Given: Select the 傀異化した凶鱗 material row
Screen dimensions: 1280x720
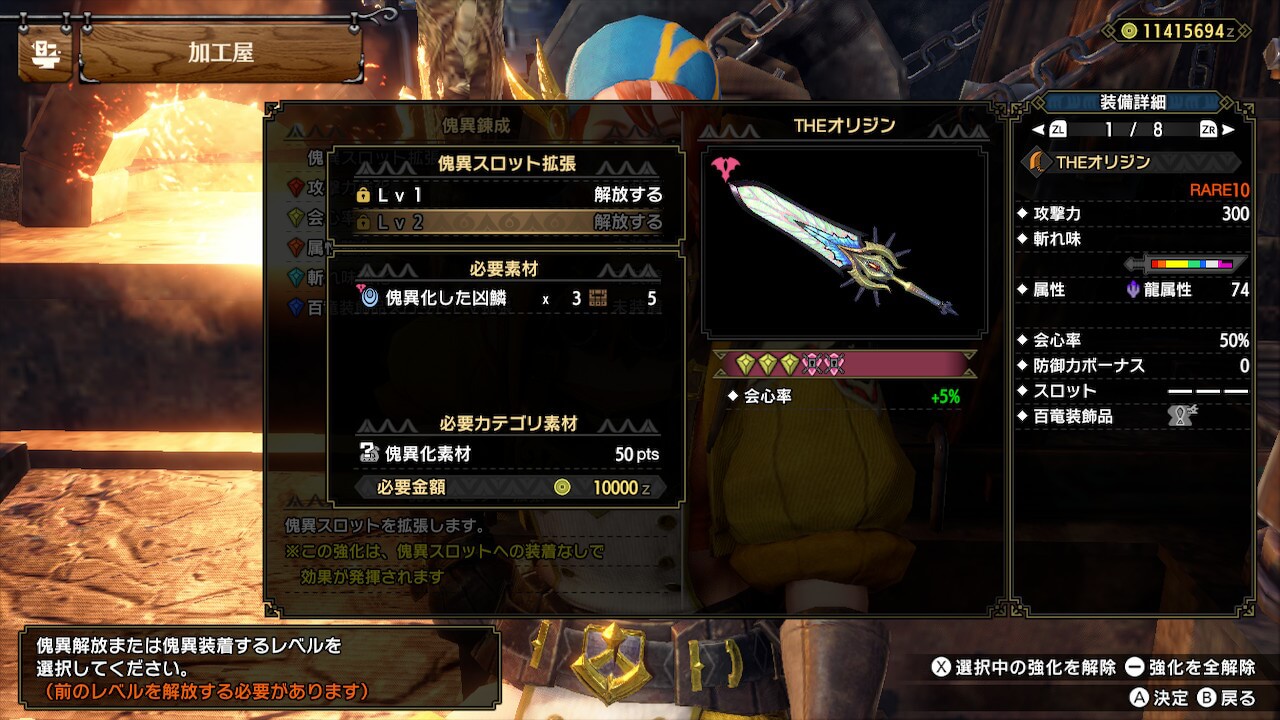Looking at the screenshot, I should [x=508, y=298].
